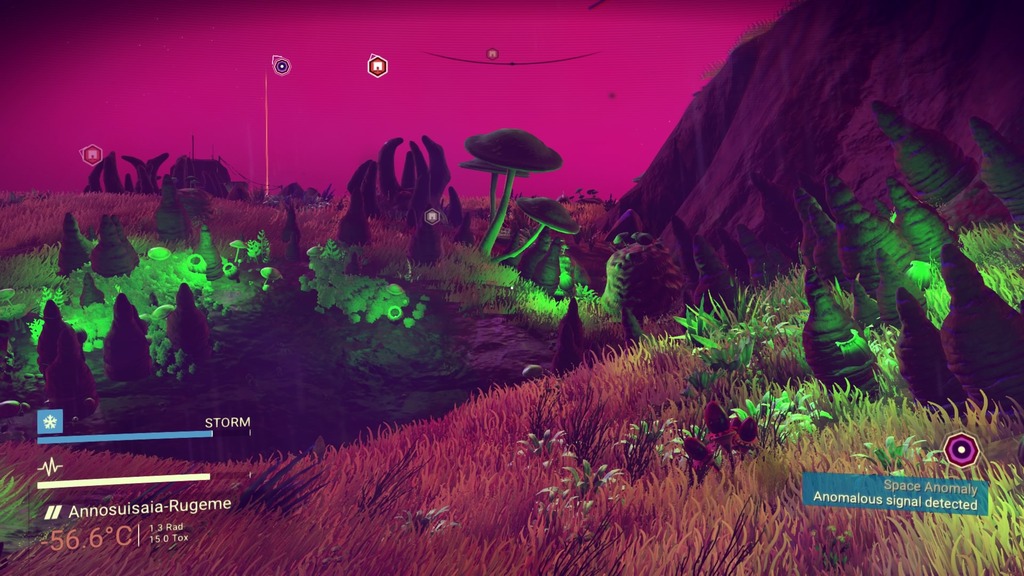Select the purple Space Anomaly octagon icon
The image size is (1024, 576).
click(x=961, y=450)
